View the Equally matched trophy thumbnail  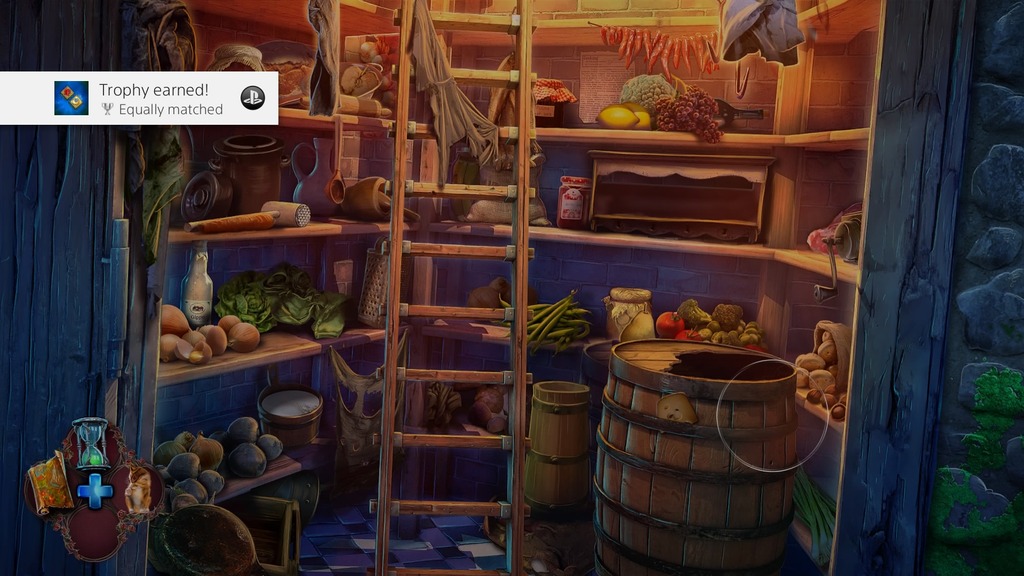tap(71, 98)
